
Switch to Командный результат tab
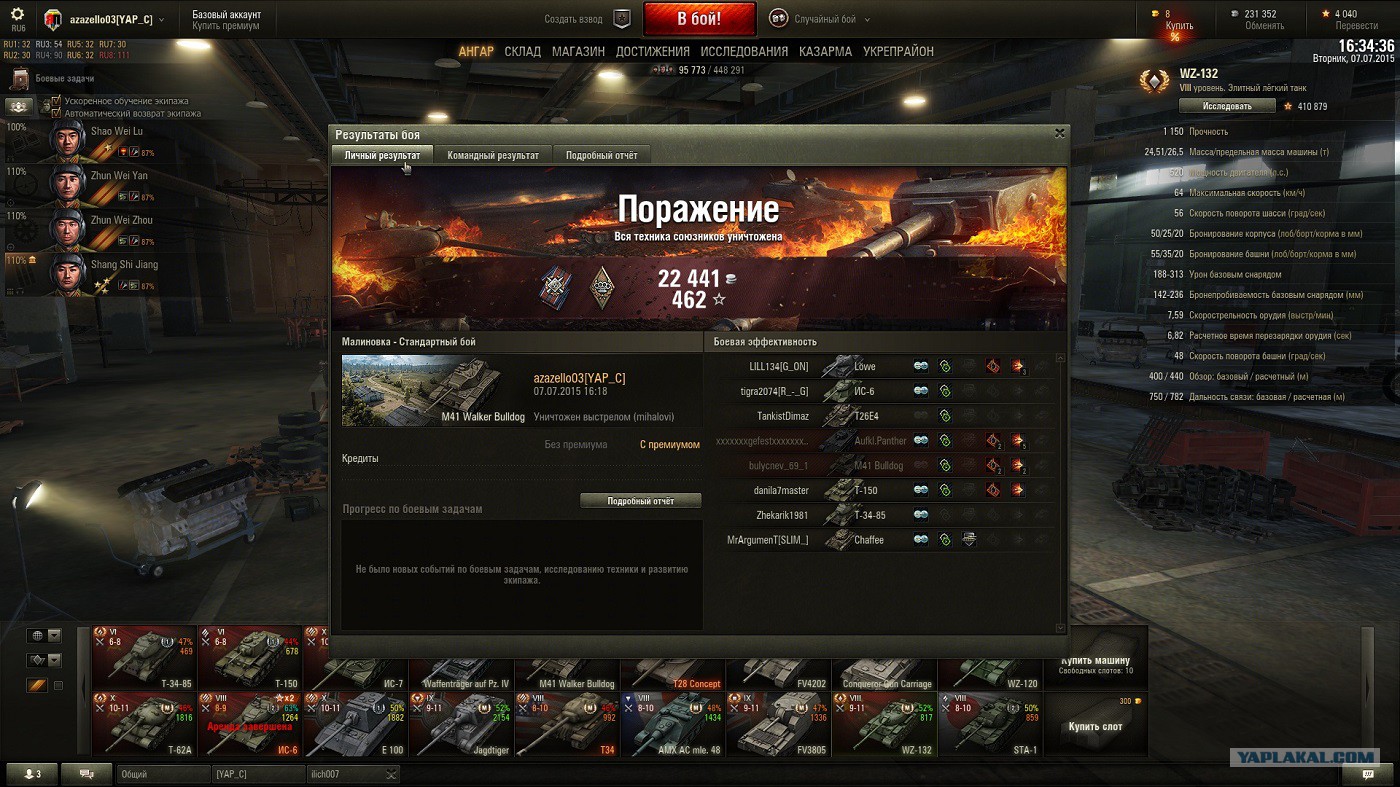(x=493, y=155)
